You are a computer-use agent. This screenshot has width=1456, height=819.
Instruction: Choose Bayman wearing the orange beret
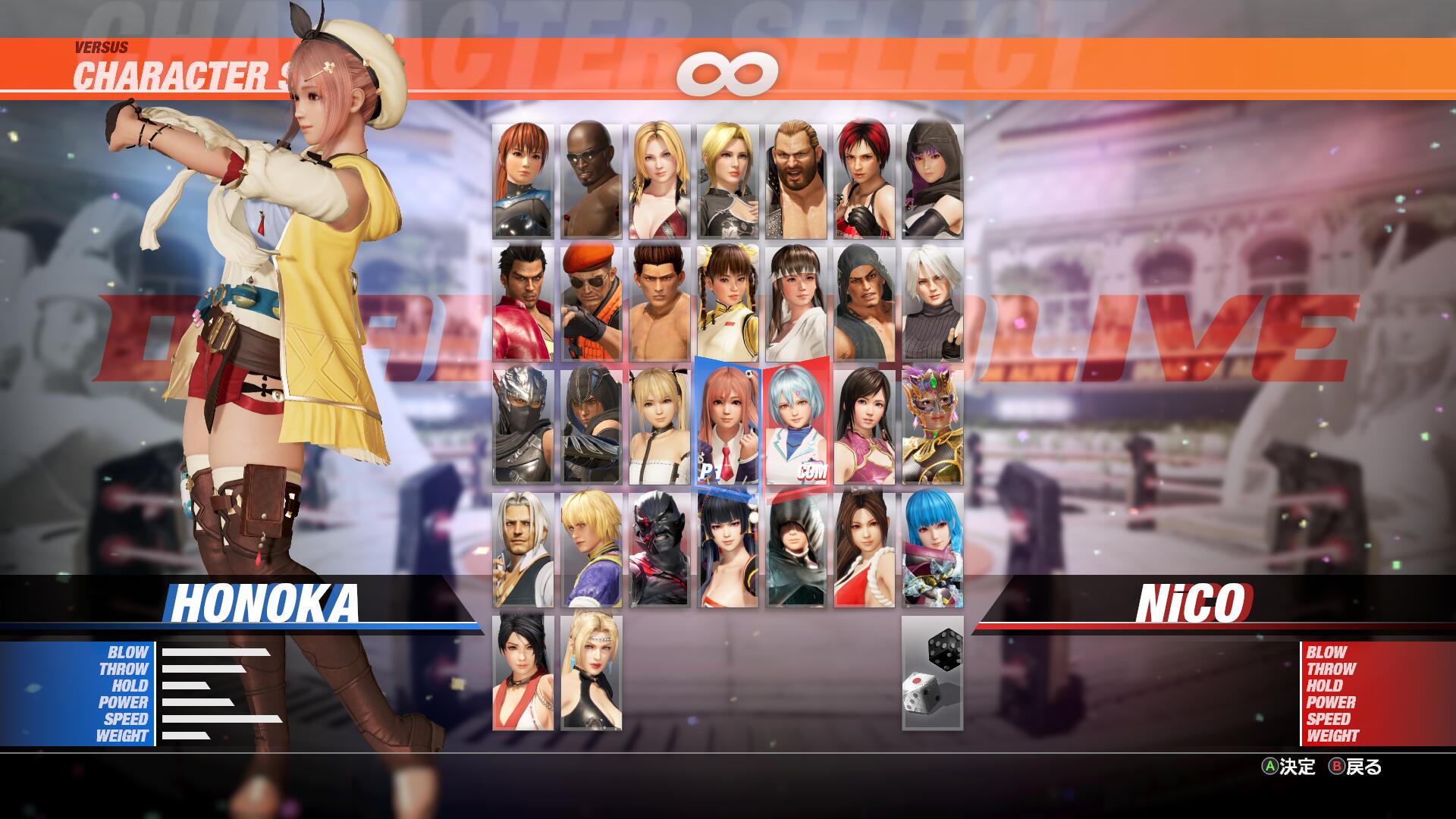[591, 303]
